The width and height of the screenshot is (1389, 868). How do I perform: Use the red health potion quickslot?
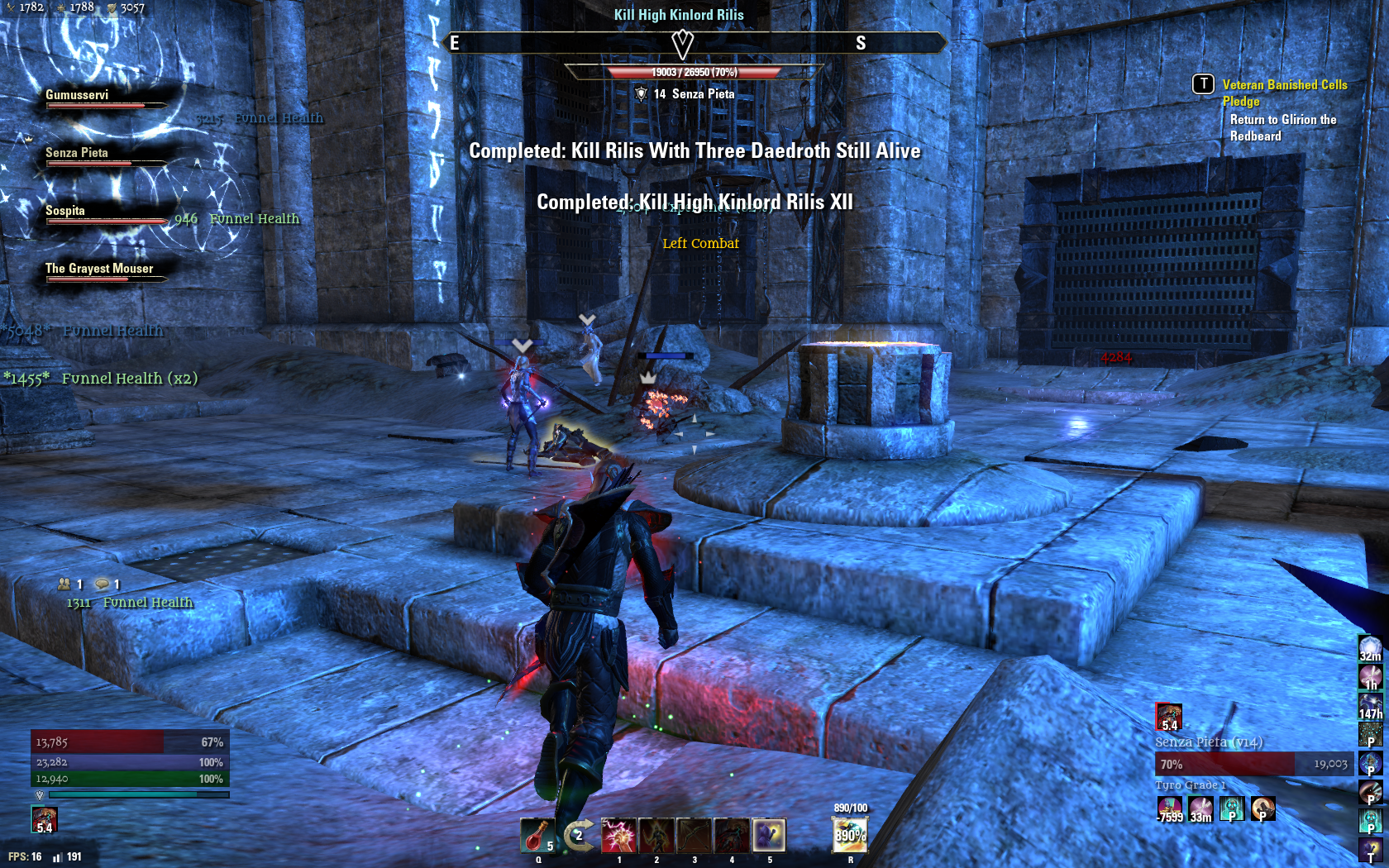coord(537,835)
